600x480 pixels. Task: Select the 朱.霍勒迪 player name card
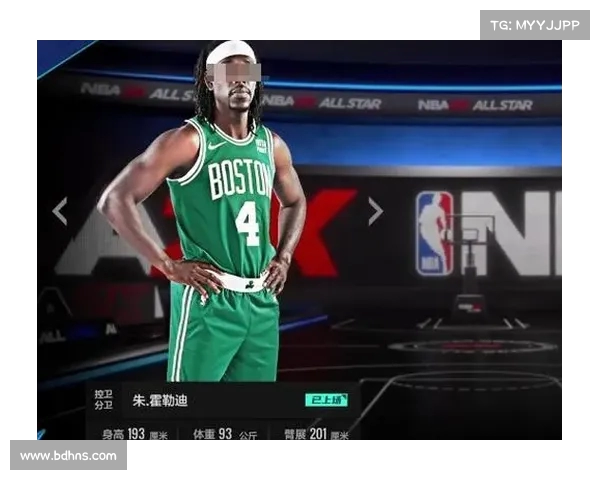(160, 401)
